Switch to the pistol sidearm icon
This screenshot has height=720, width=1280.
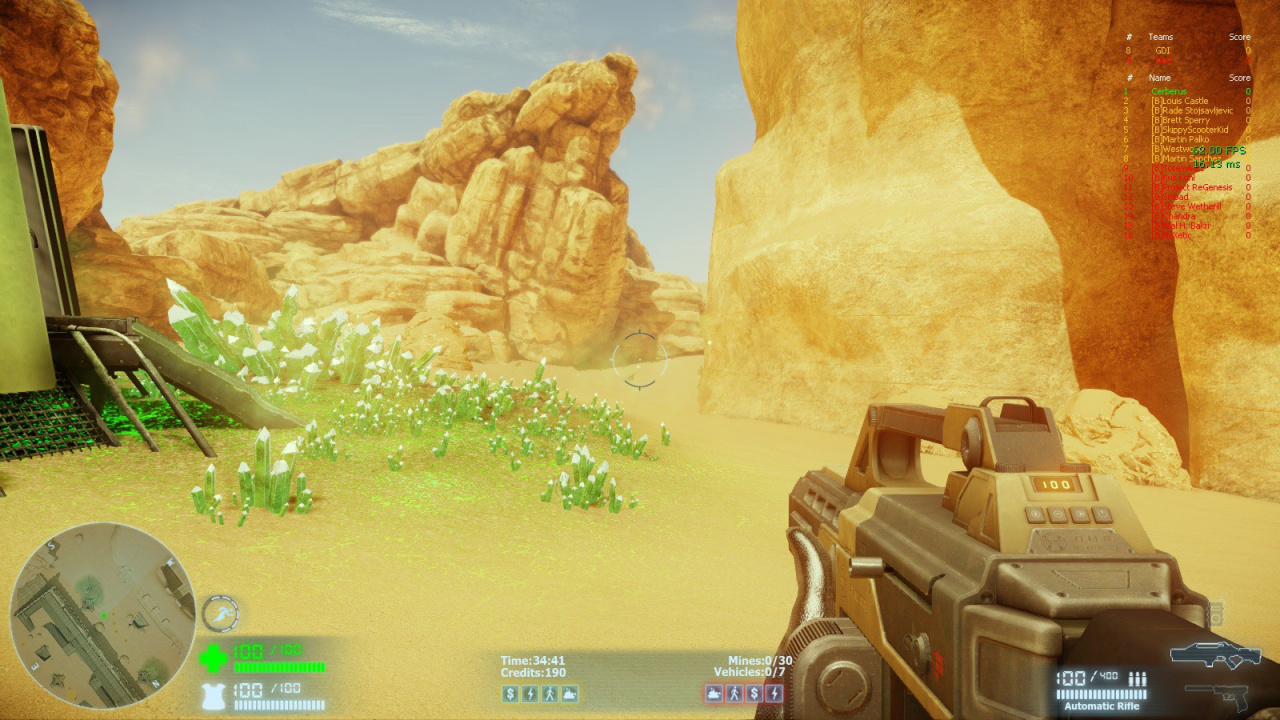(x=1217, y=693)
